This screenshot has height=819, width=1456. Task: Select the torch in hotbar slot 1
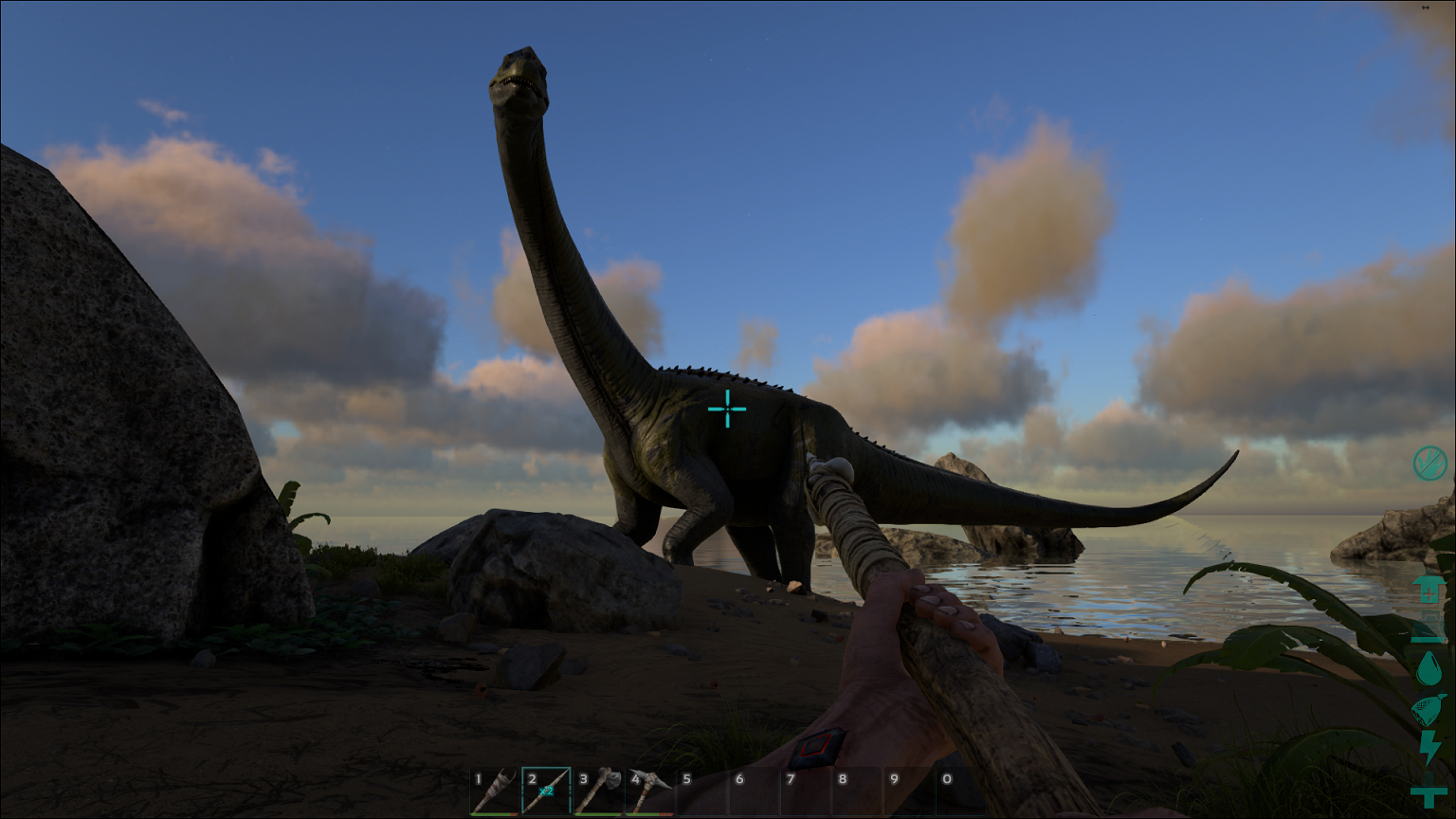point(495,787)
